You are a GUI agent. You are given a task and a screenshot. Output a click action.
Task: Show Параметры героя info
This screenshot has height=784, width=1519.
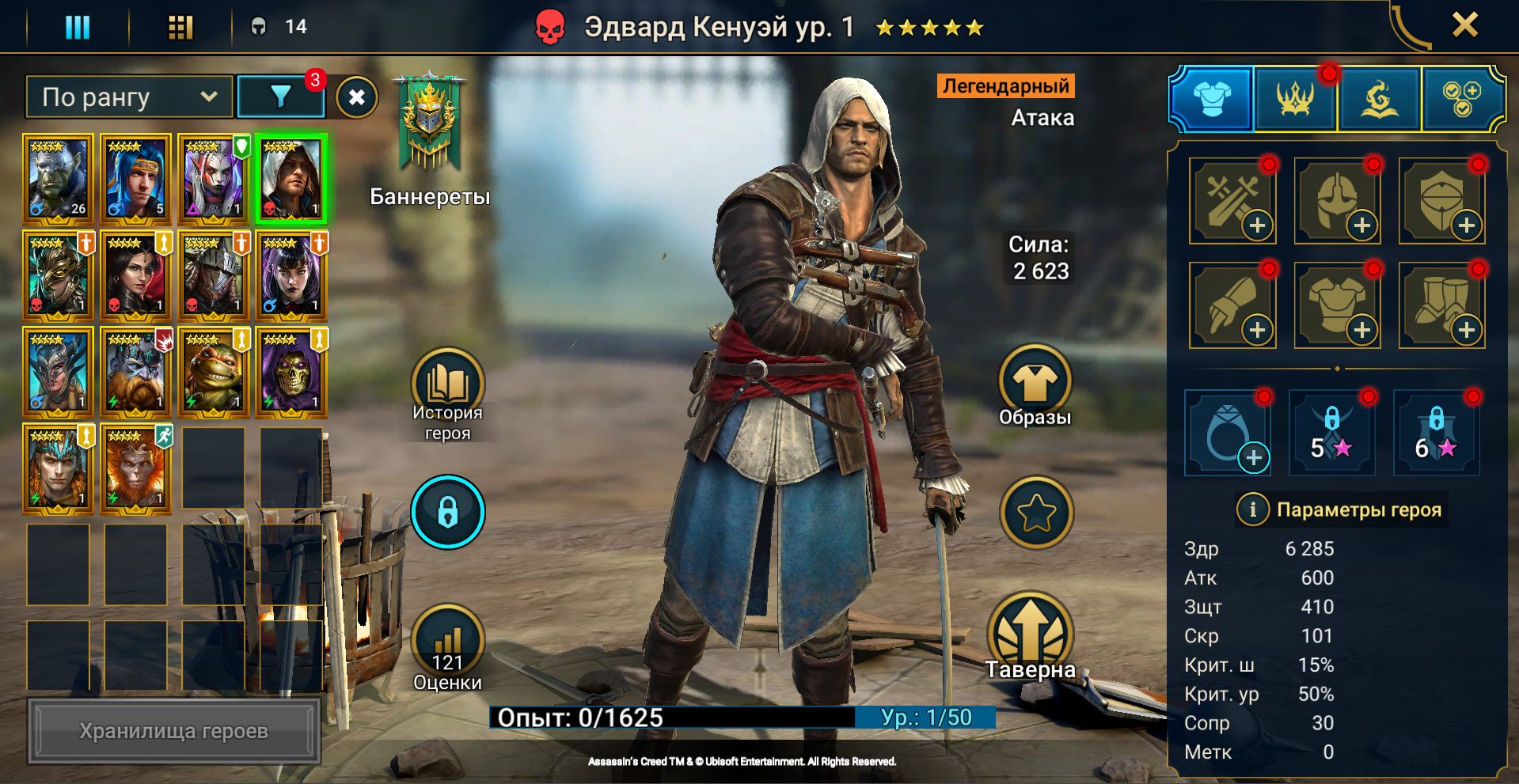point(1252,509)
